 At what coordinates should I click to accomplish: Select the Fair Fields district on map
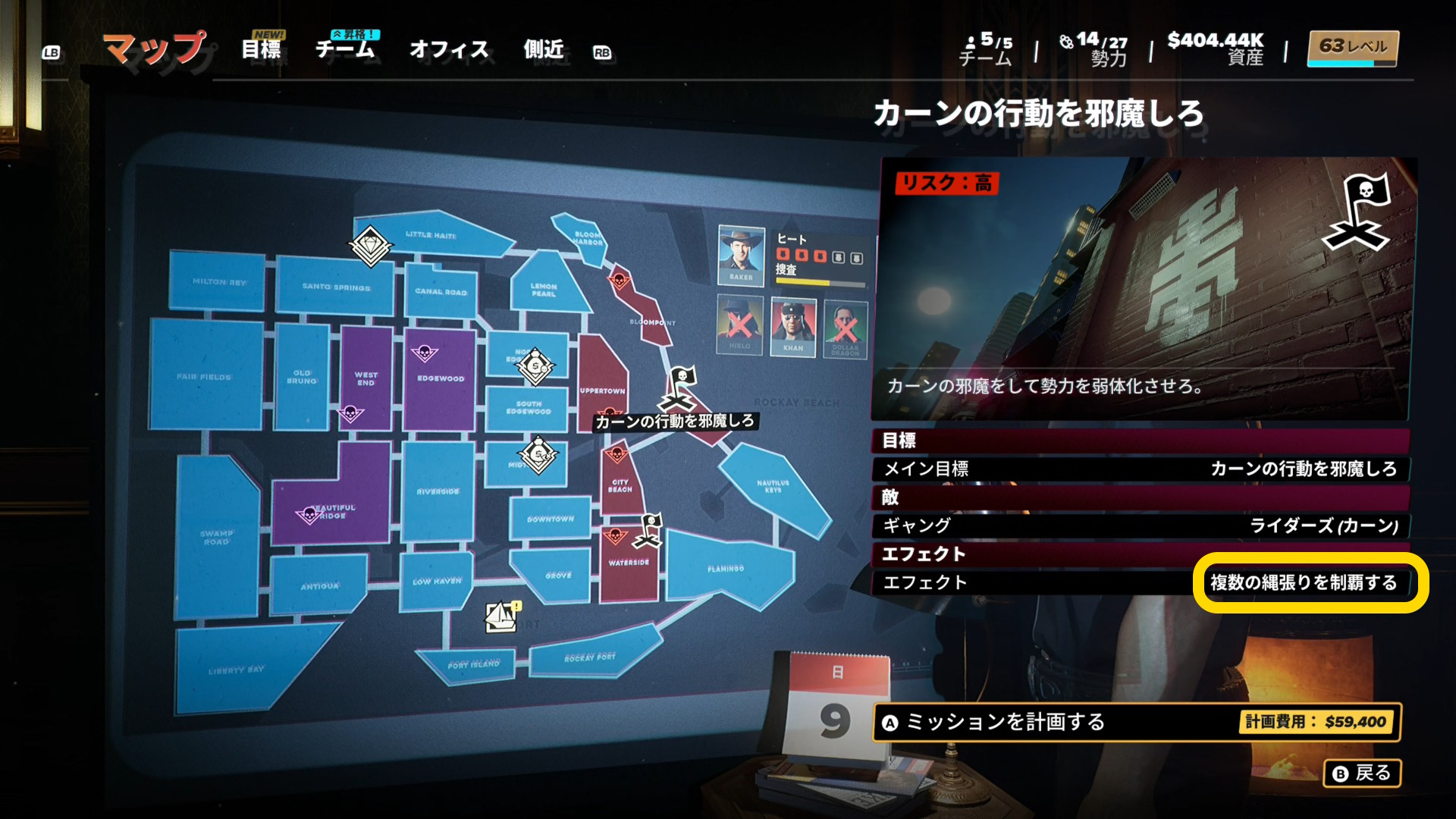coord(205,375)
